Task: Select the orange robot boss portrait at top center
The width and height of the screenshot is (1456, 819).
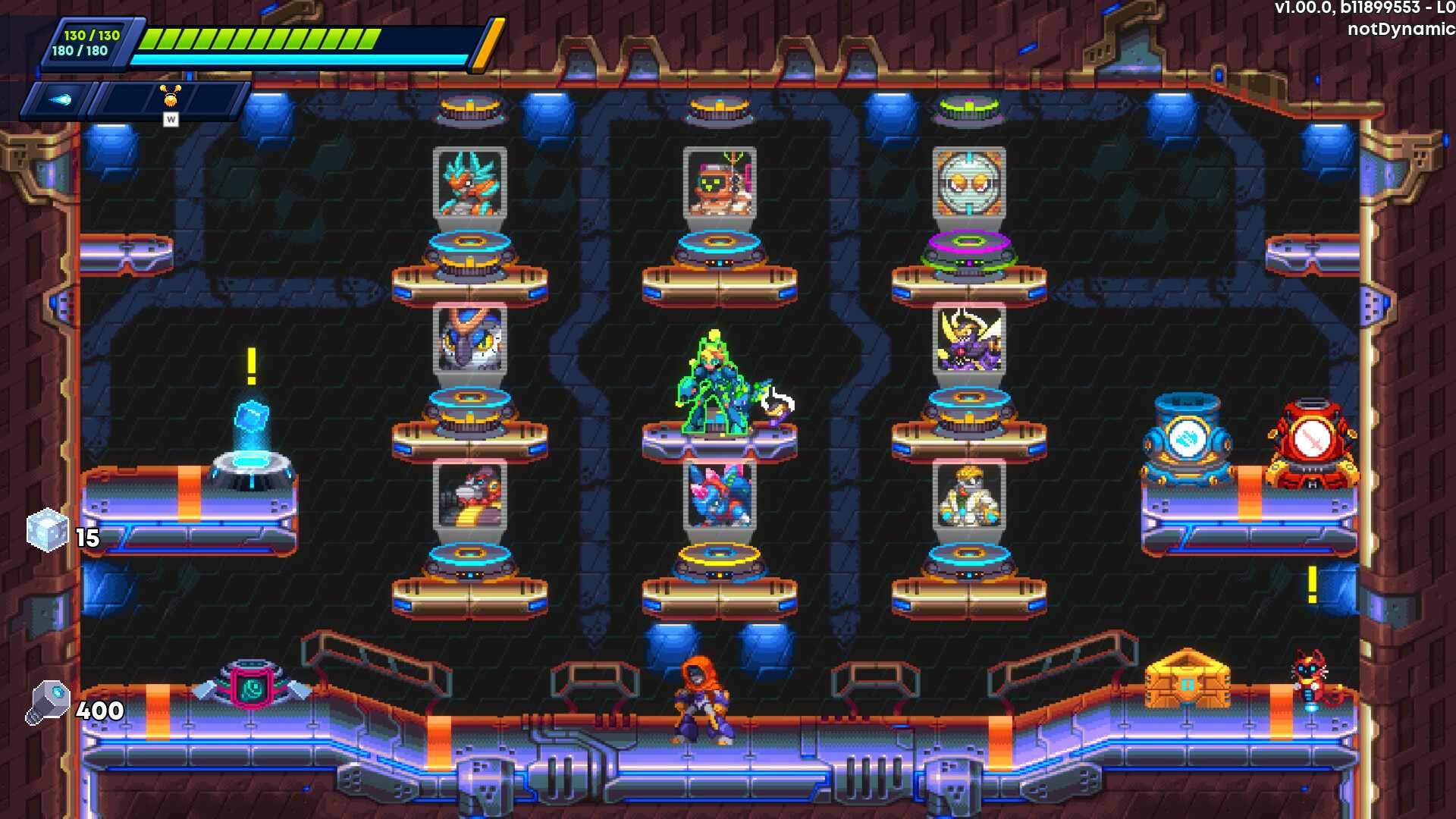Action: [718, 184]
